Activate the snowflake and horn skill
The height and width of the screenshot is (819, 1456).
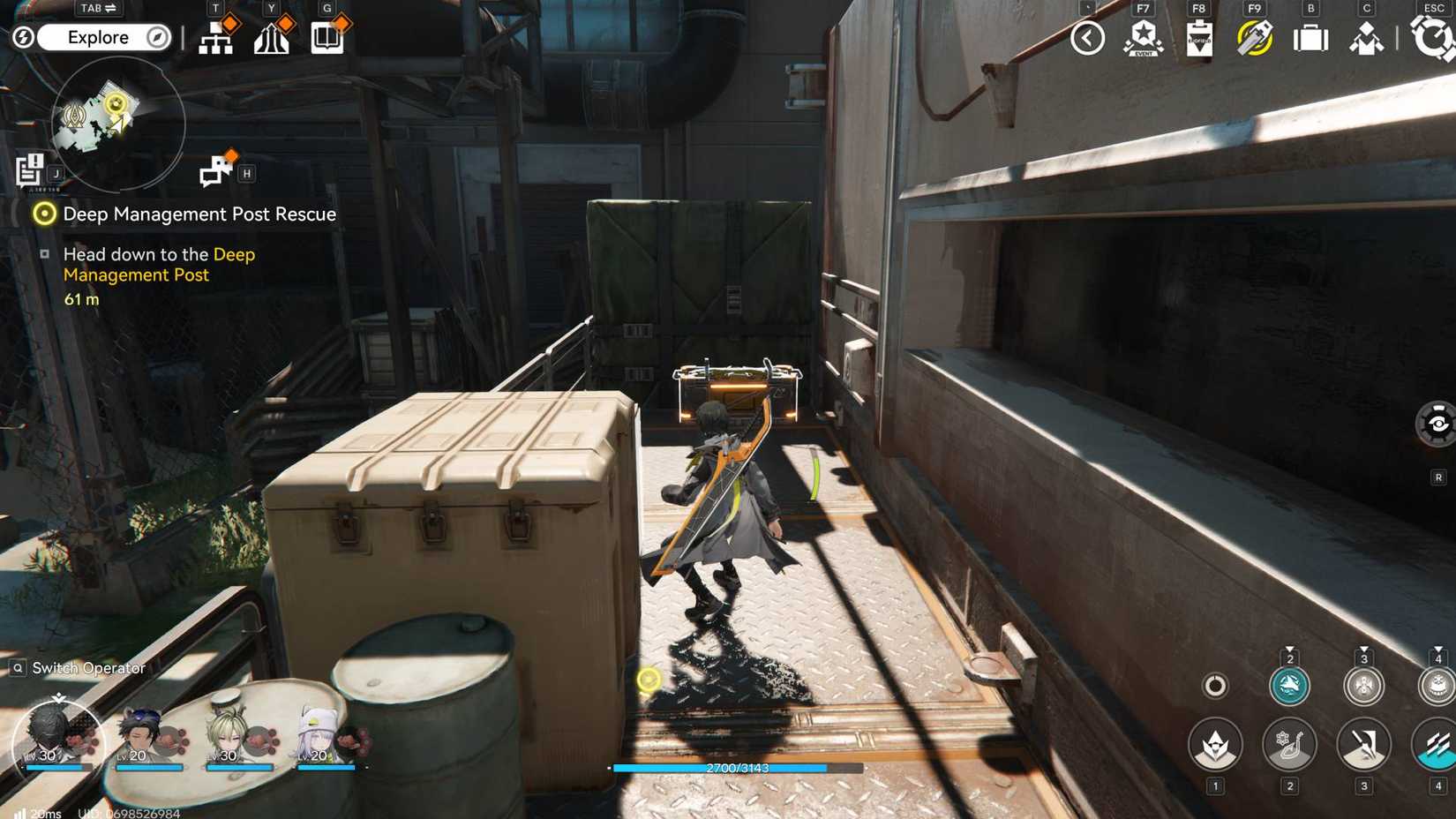pos(1289,745)
